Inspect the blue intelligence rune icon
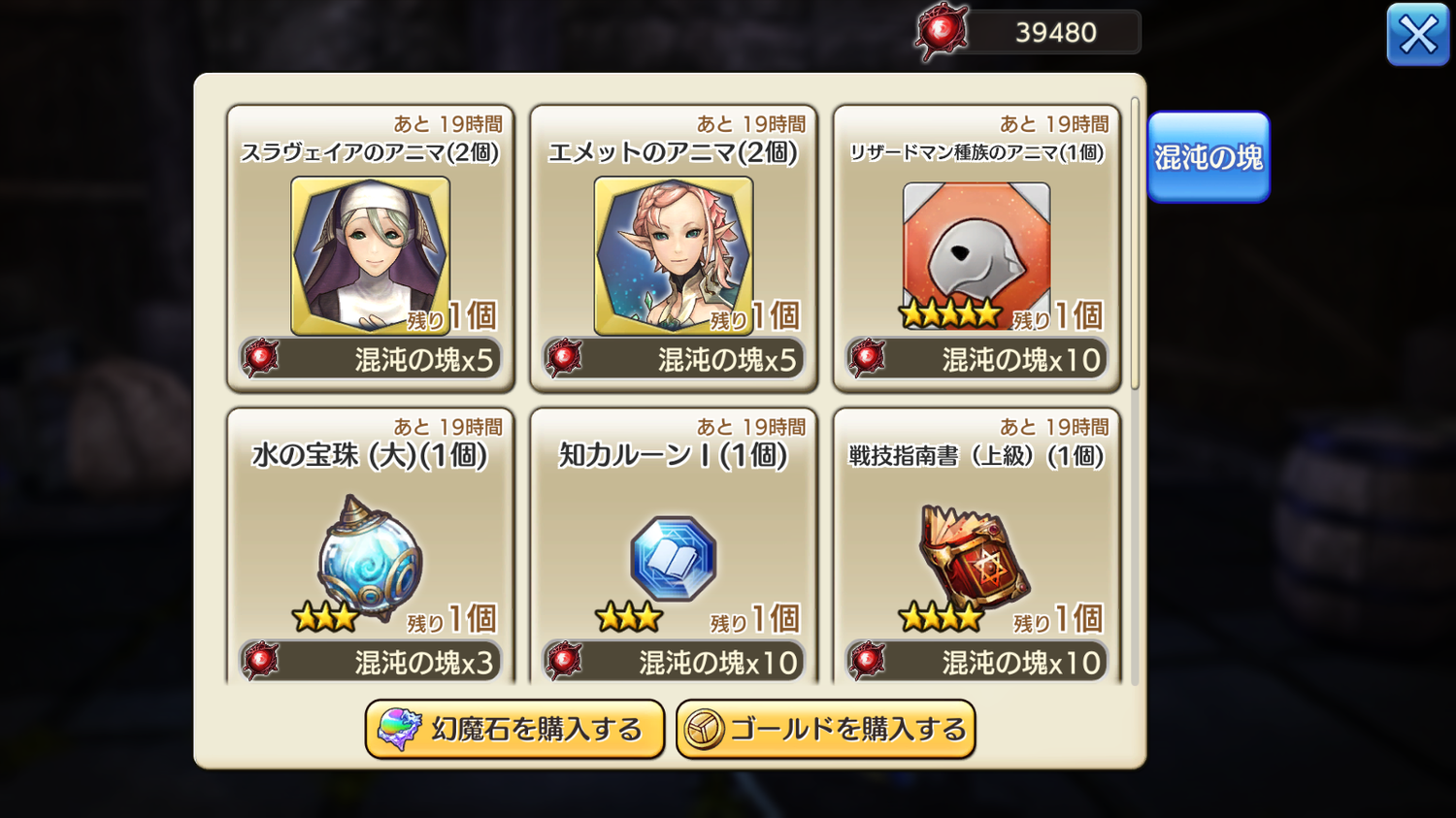 (674, 558)
